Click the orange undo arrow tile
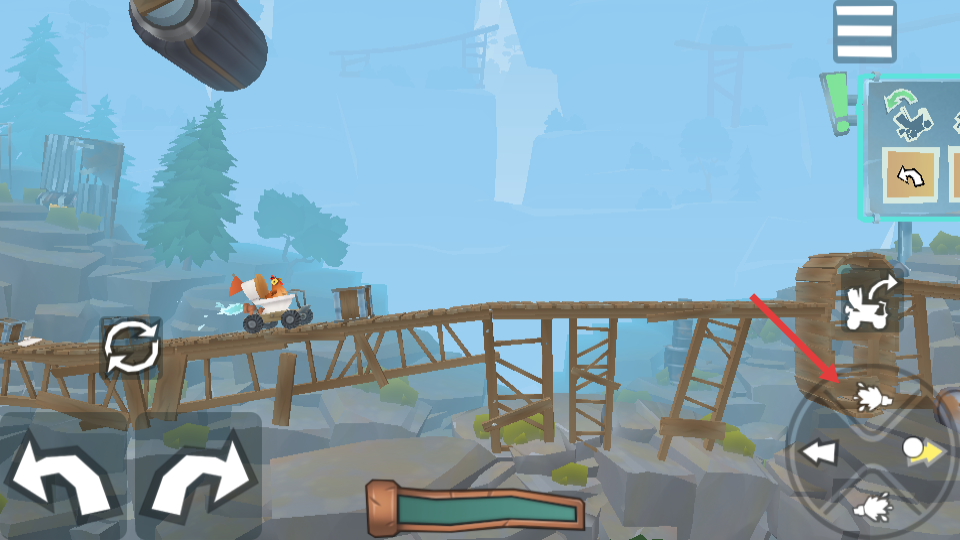960x540 pixels. [910, 175]
